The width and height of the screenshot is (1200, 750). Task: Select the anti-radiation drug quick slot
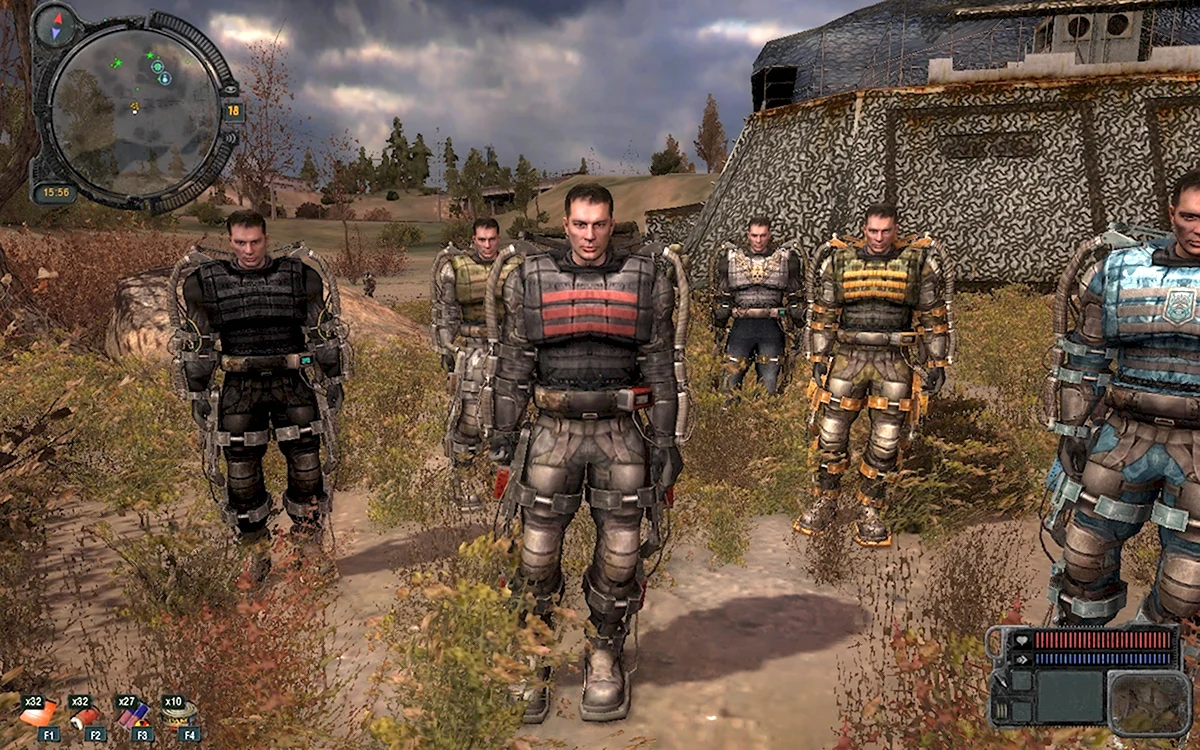pyautogui.click(x=133, y=714)
